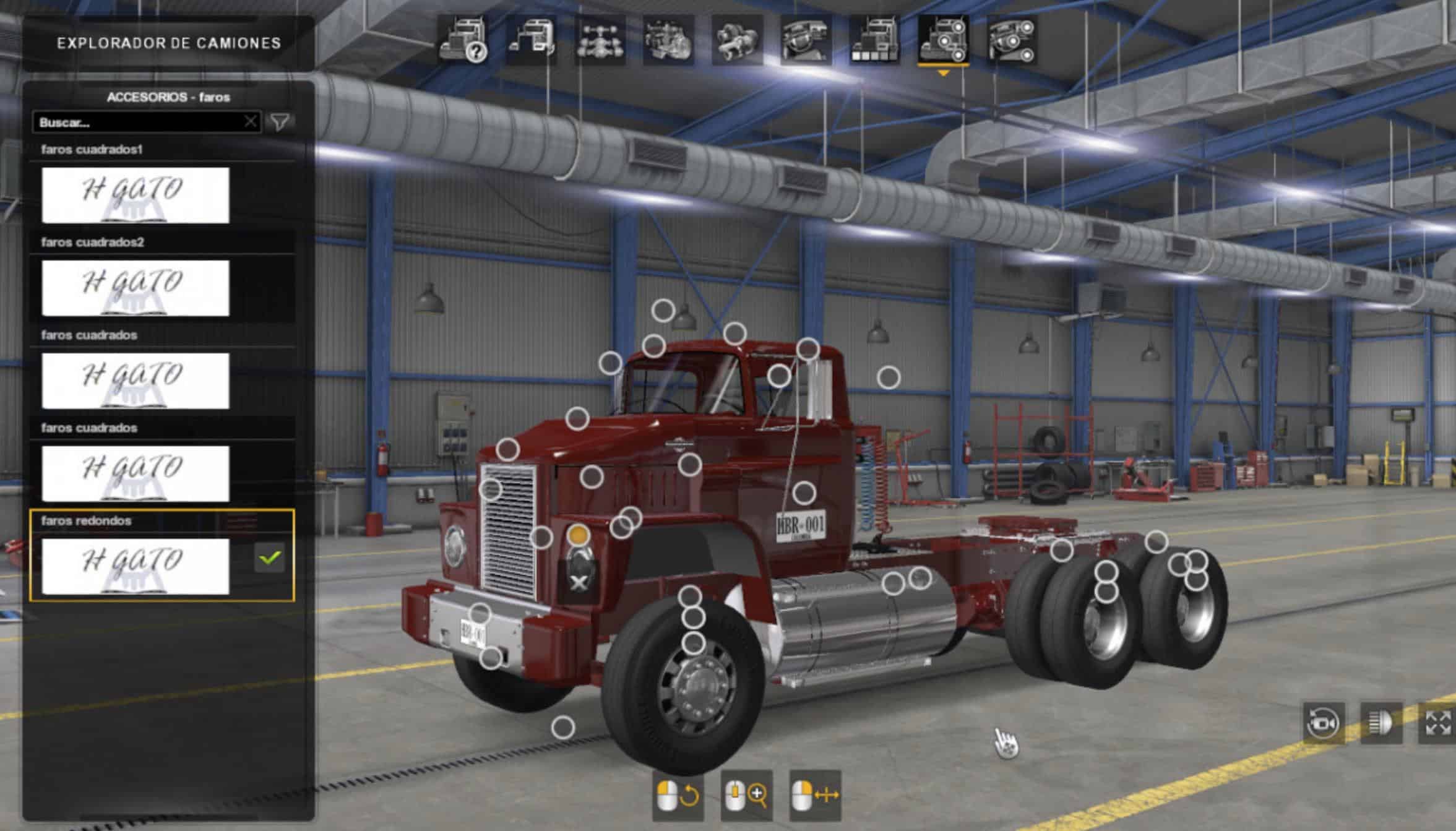The height and width of the screenshot is (831, 1456).
Task: Open the interior accessories tab
Action: point(1012,41)
